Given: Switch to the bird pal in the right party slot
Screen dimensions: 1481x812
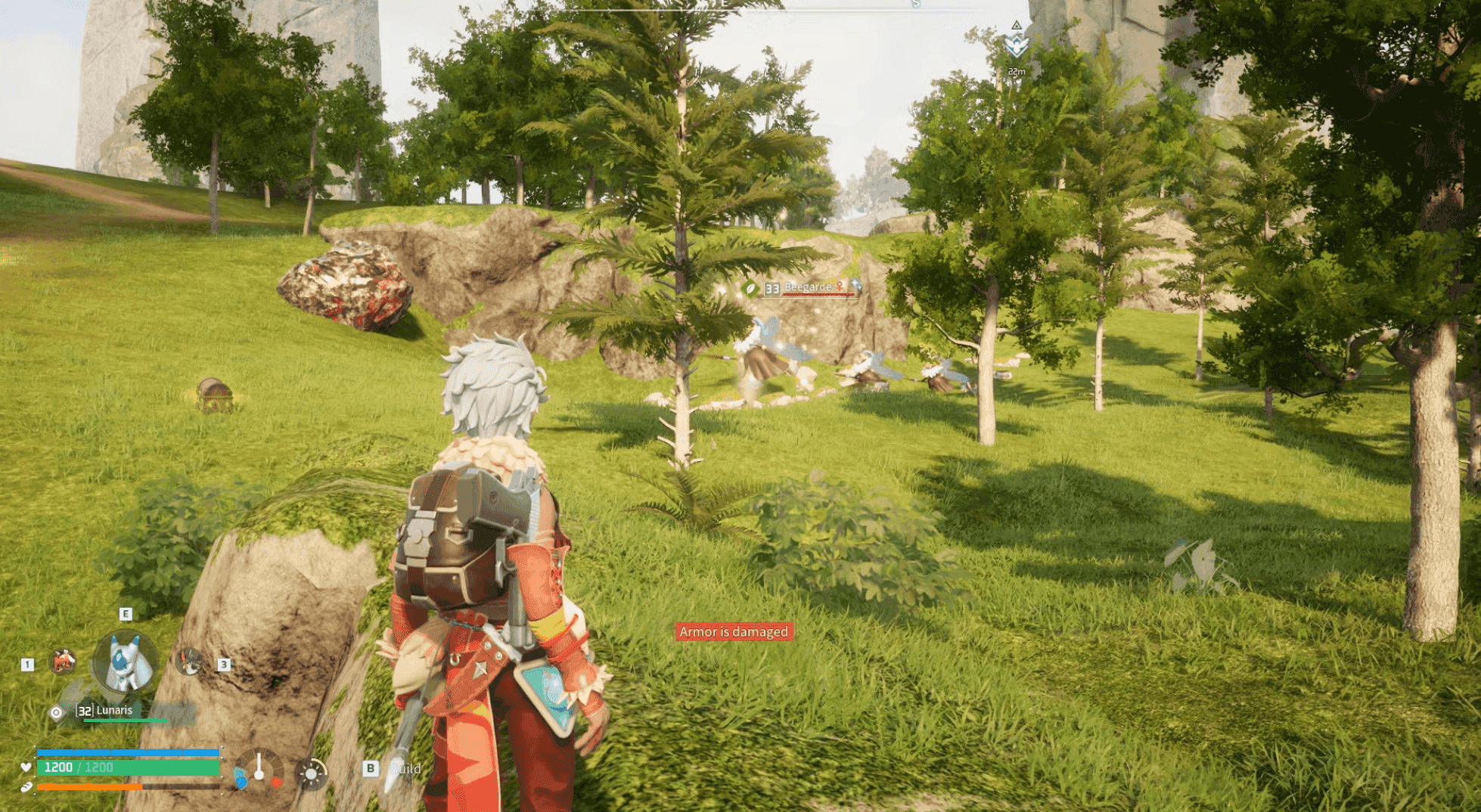Looking at the screenshot, I should 188,662.
